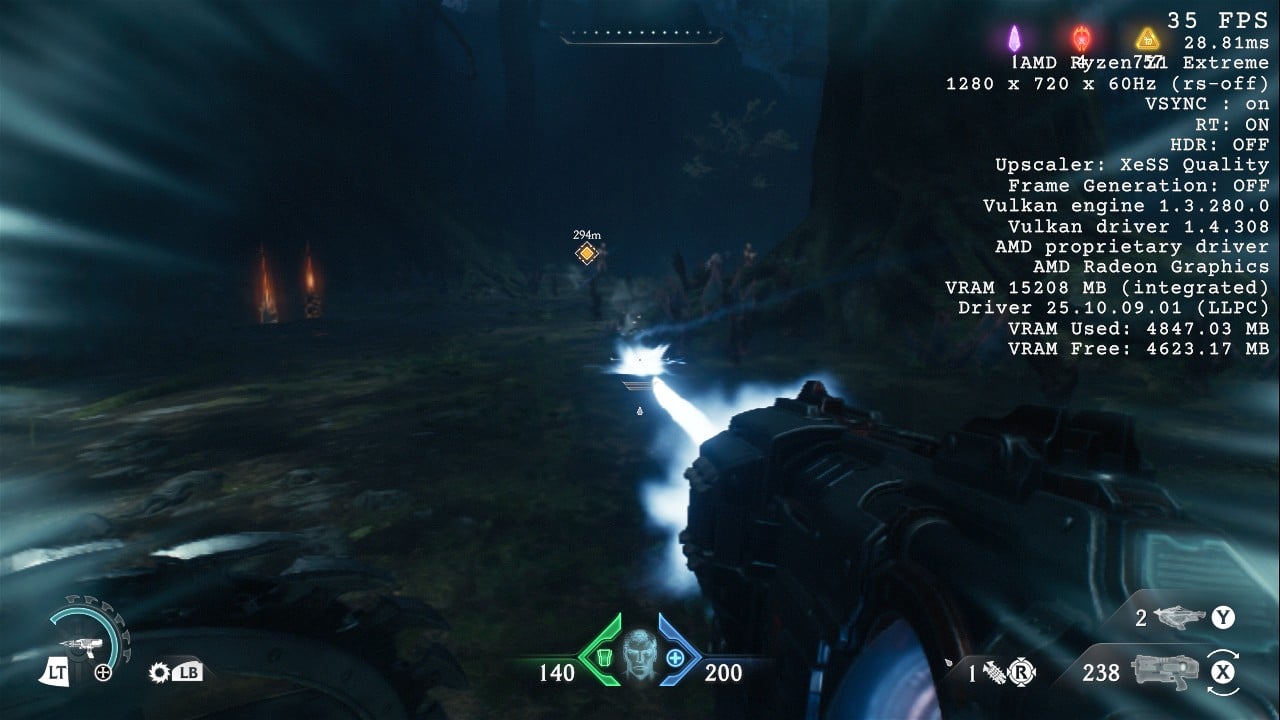Activate the chainsaw blade icon
This screenshot has width=1280, height=720.
click(x=158, y=672)
